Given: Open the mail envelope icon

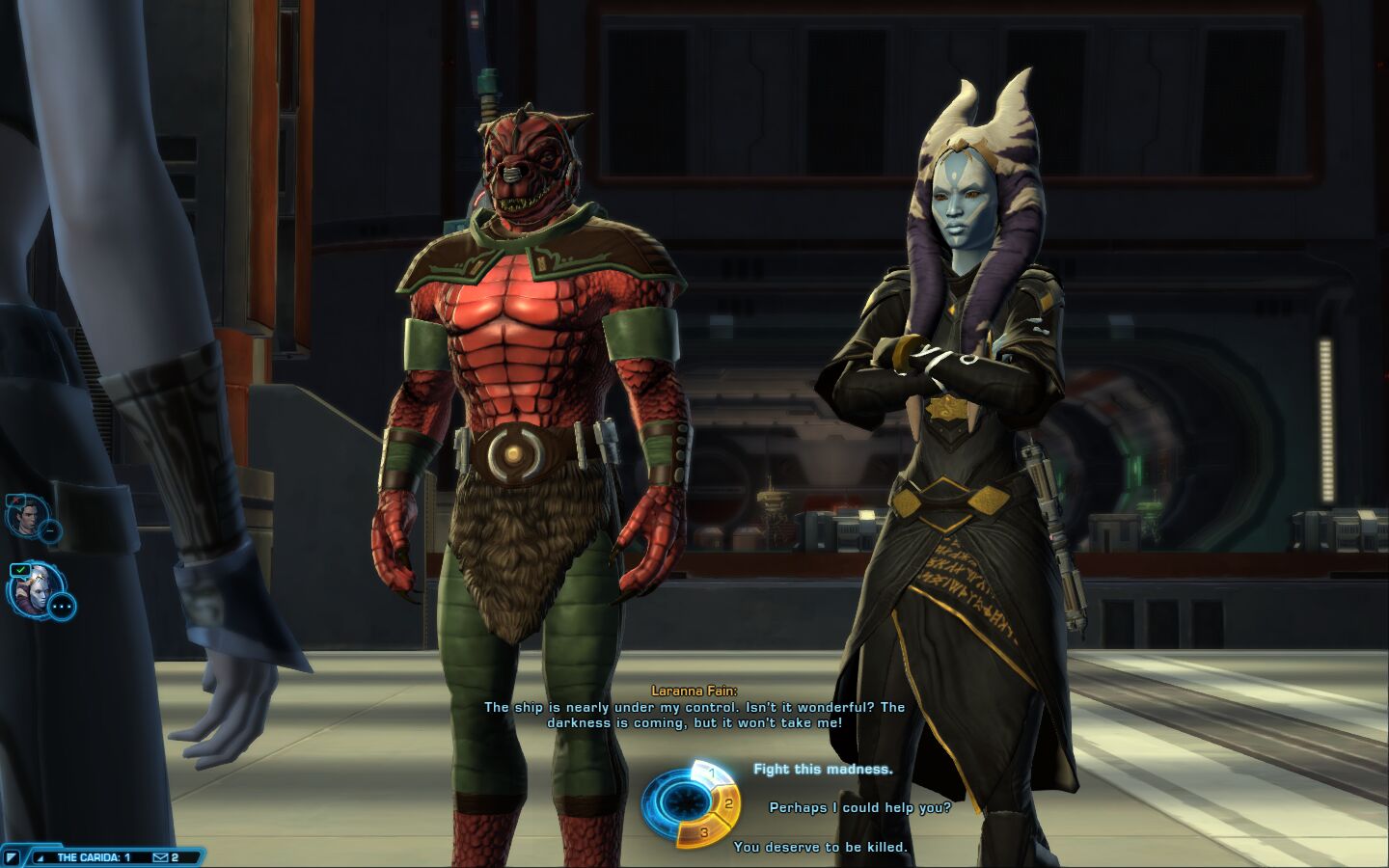Looking at the screenshot, I should [160, 857].
